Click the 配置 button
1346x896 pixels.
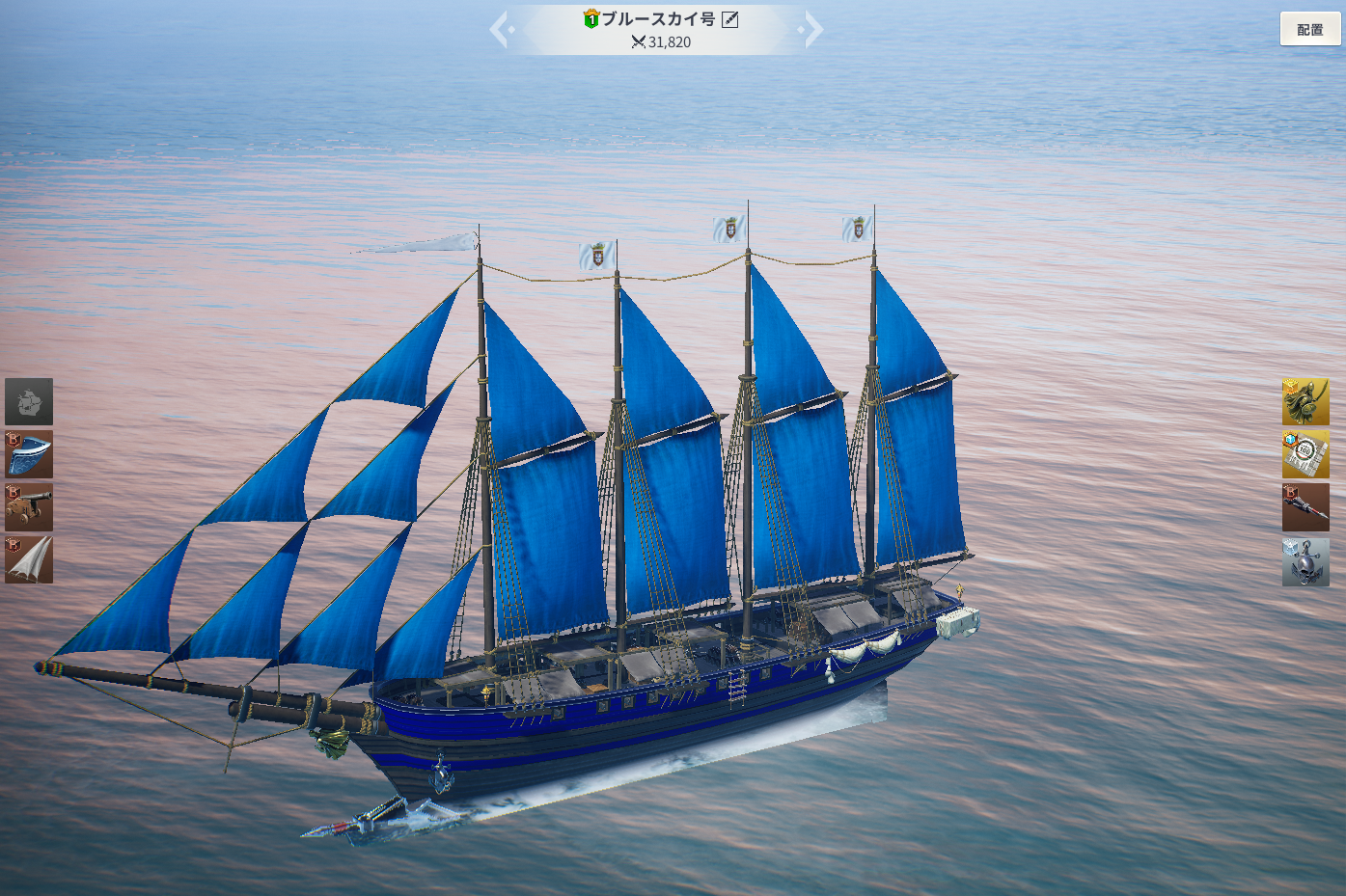[x=1309, y=30]
